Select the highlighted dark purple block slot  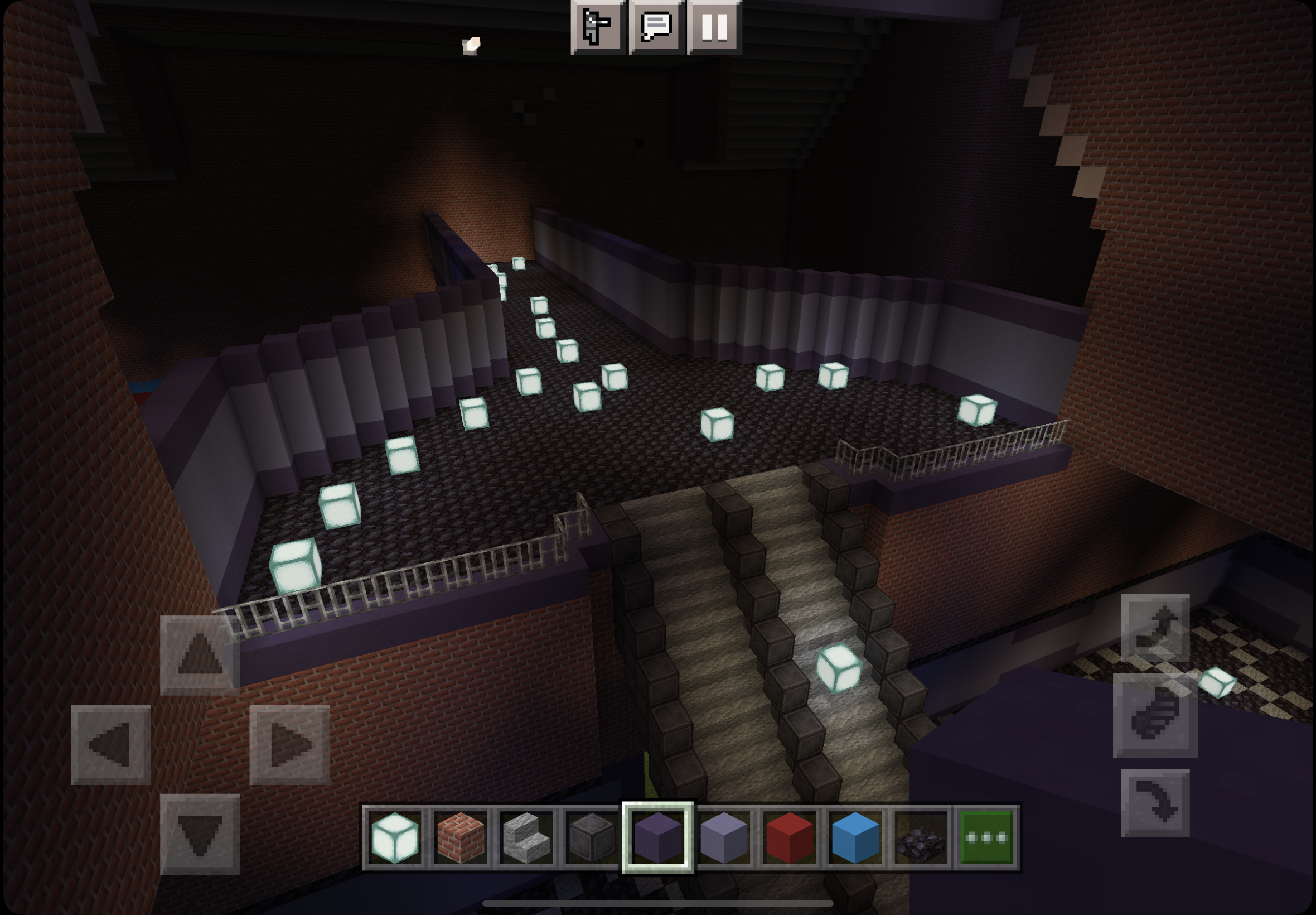point(657,837)
